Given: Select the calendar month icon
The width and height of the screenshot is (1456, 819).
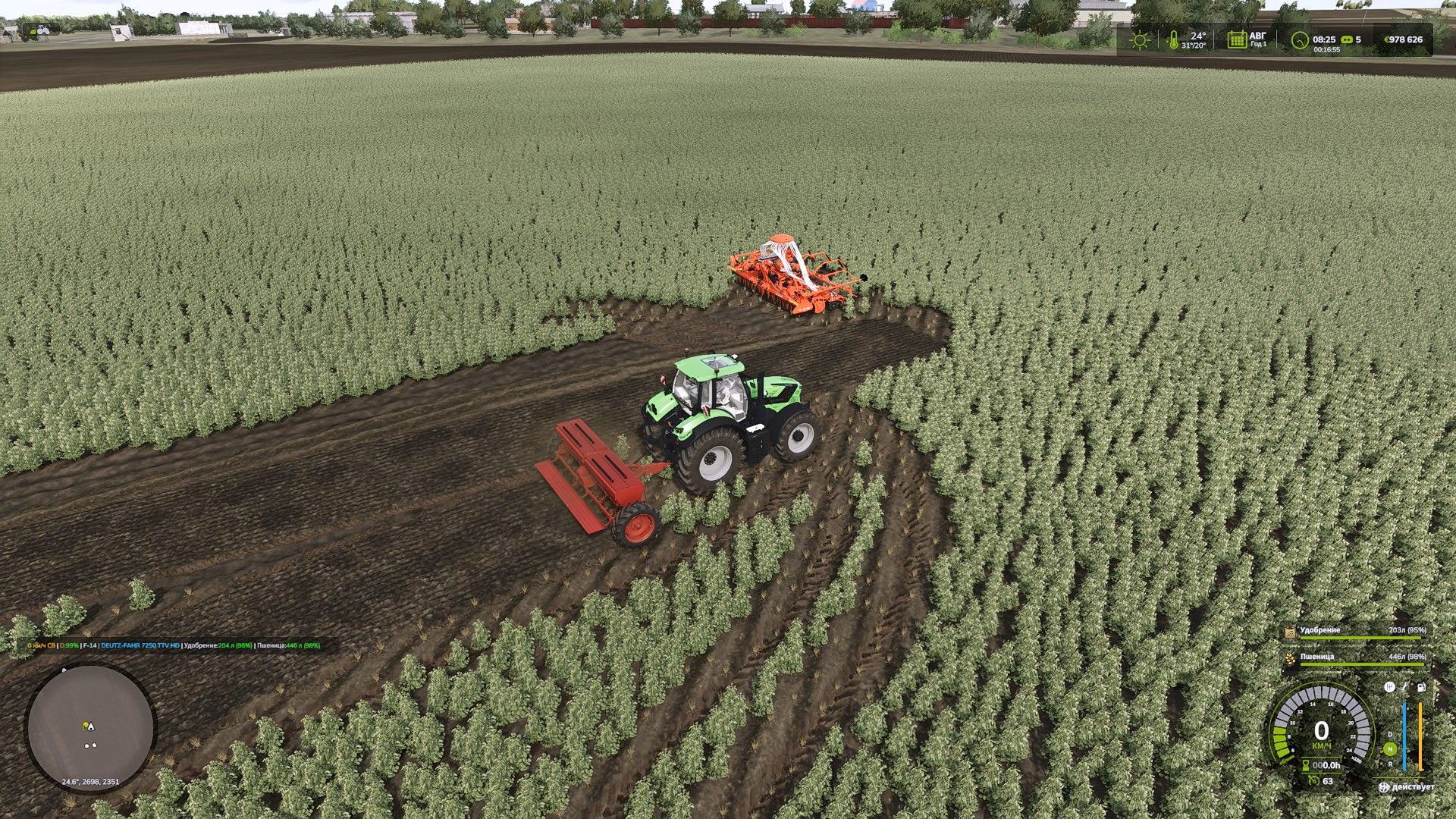Looking at the screenshot, I should click(1238, 39).
